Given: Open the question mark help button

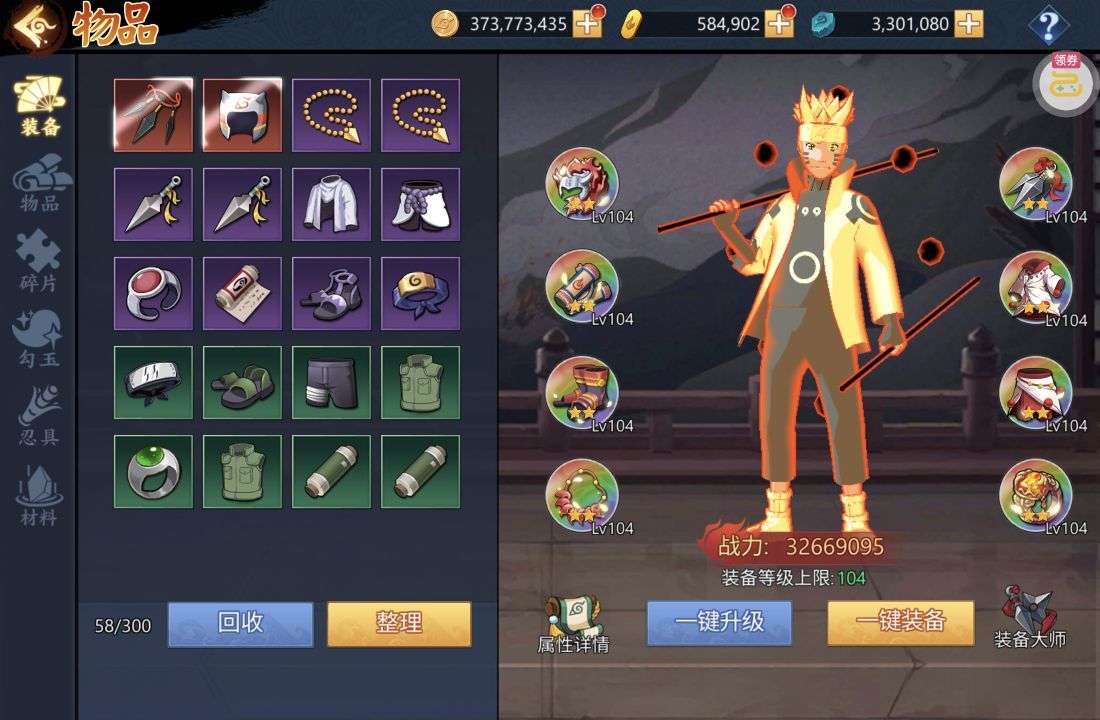Looking at the screenshot, I should click(x=1048, y=25).
